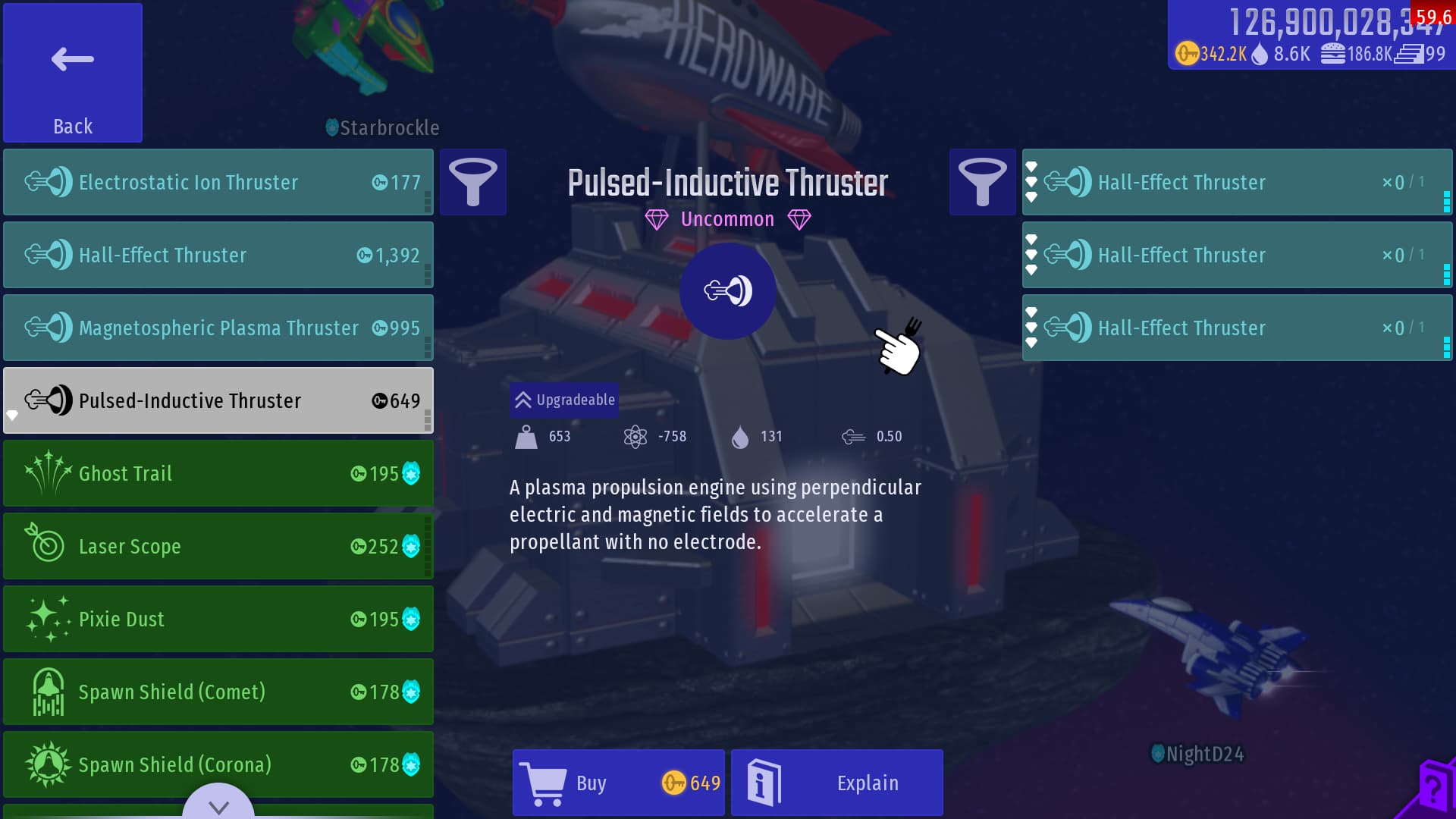Expand the shop list with the down chevron
The image size is (1456, 819).
click(218, 805)
